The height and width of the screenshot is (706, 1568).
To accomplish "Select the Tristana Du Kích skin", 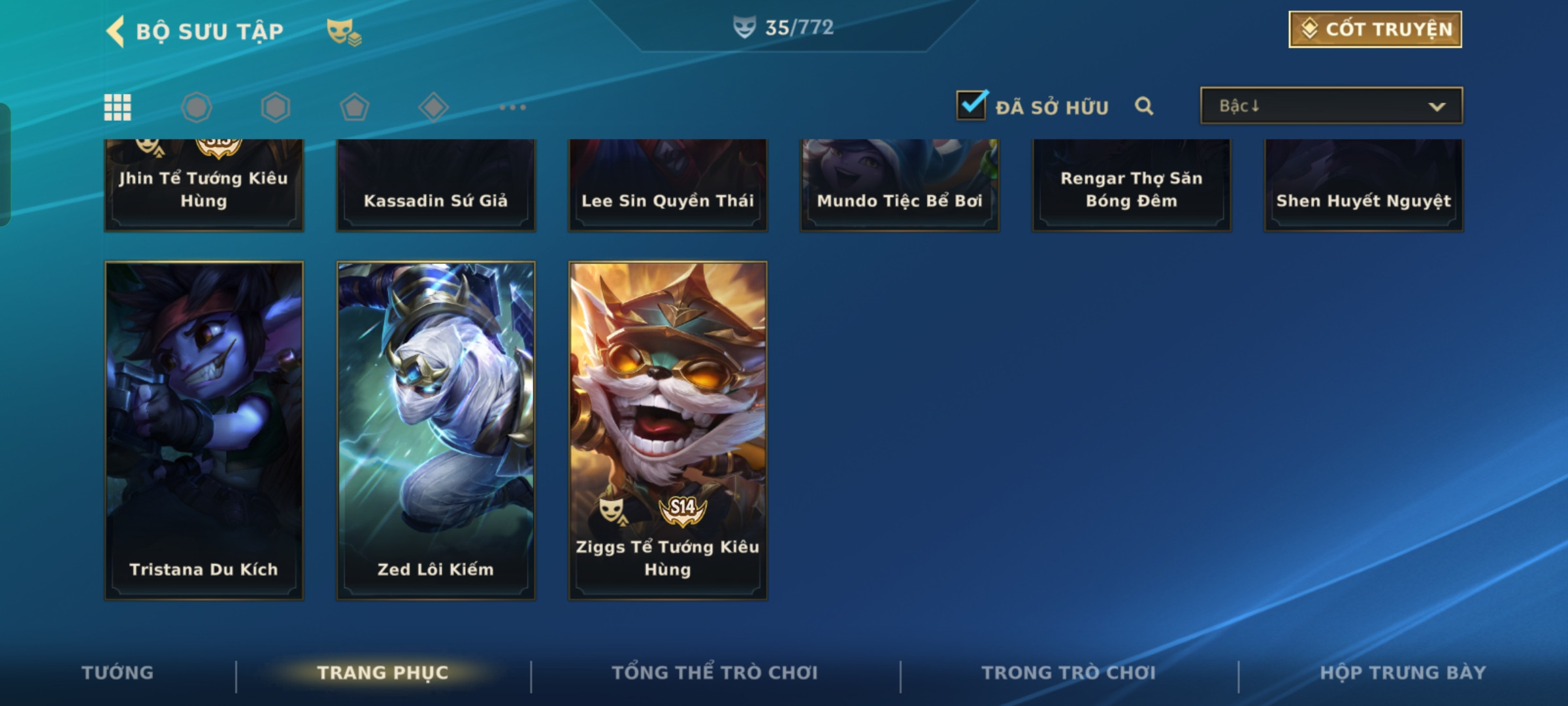I will coord(204,430).
